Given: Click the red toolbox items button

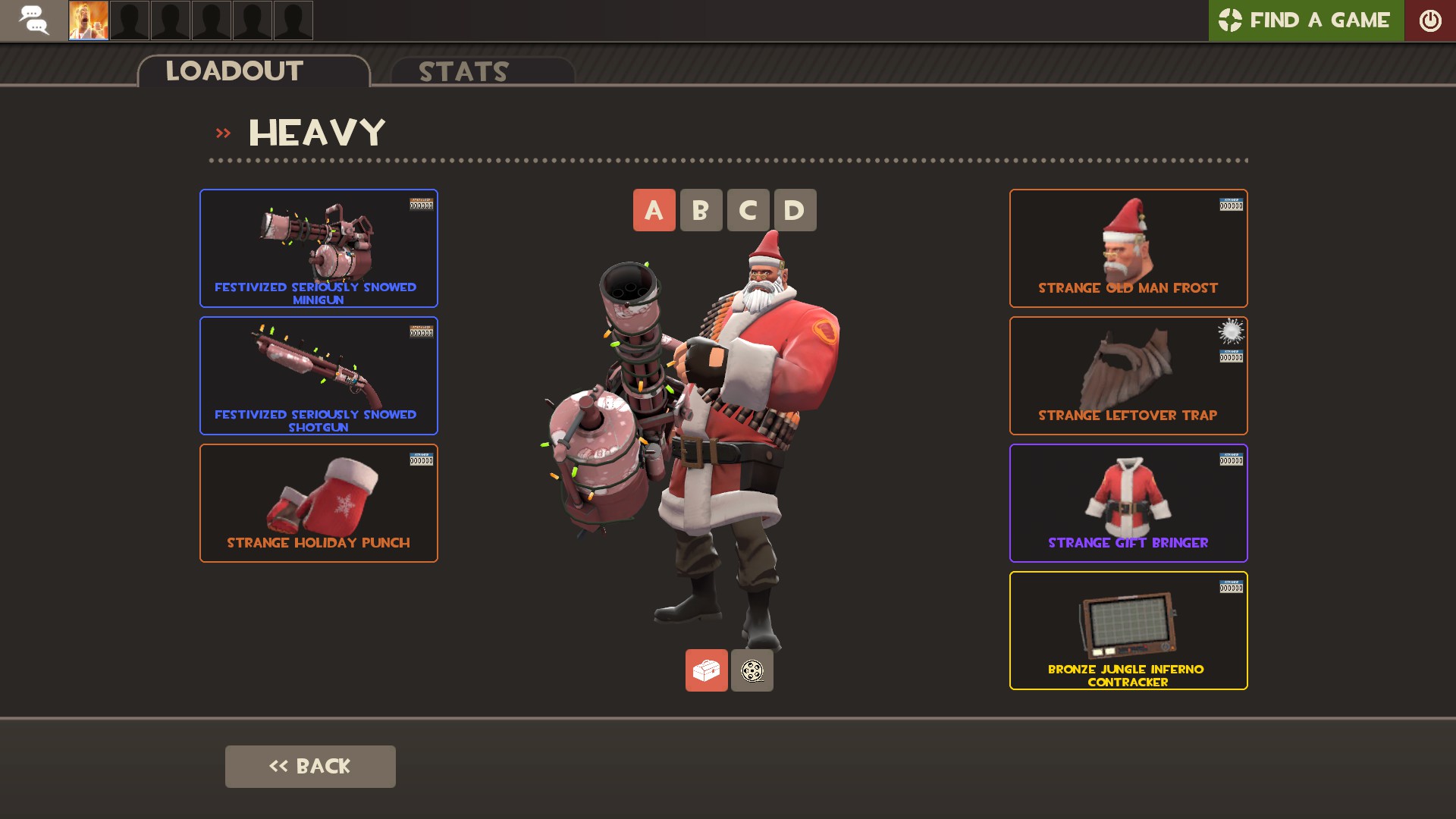Looking at the screenshot, I should [x=706, y=670].
